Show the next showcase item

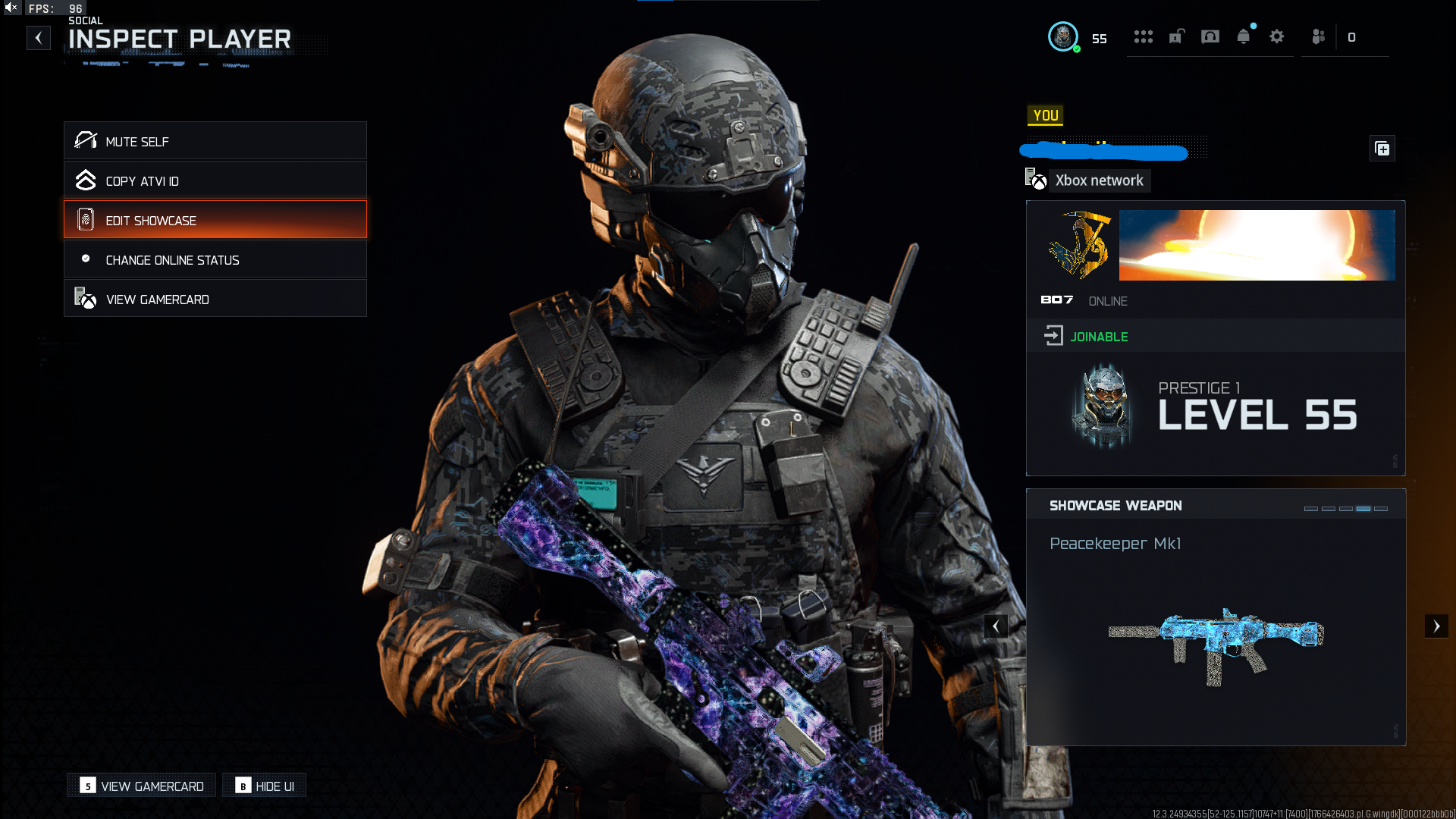1436,626
